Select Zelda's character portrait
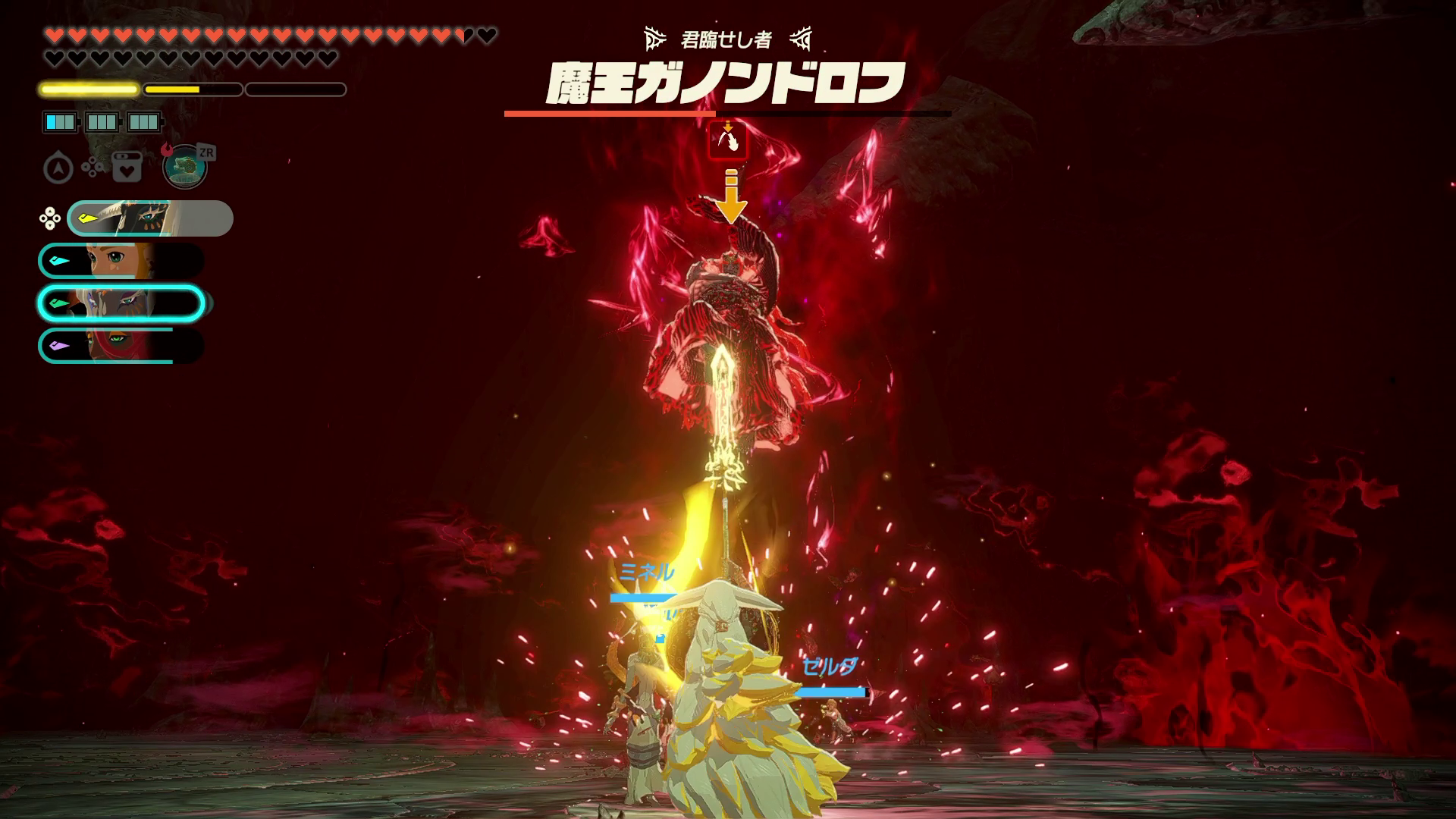1456x819 pixels. tap(121, 261)
